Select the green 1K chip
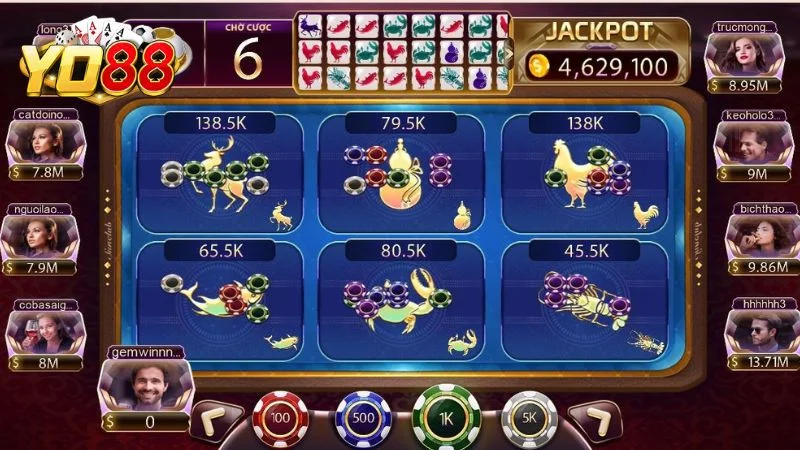 tap(446, 416)
